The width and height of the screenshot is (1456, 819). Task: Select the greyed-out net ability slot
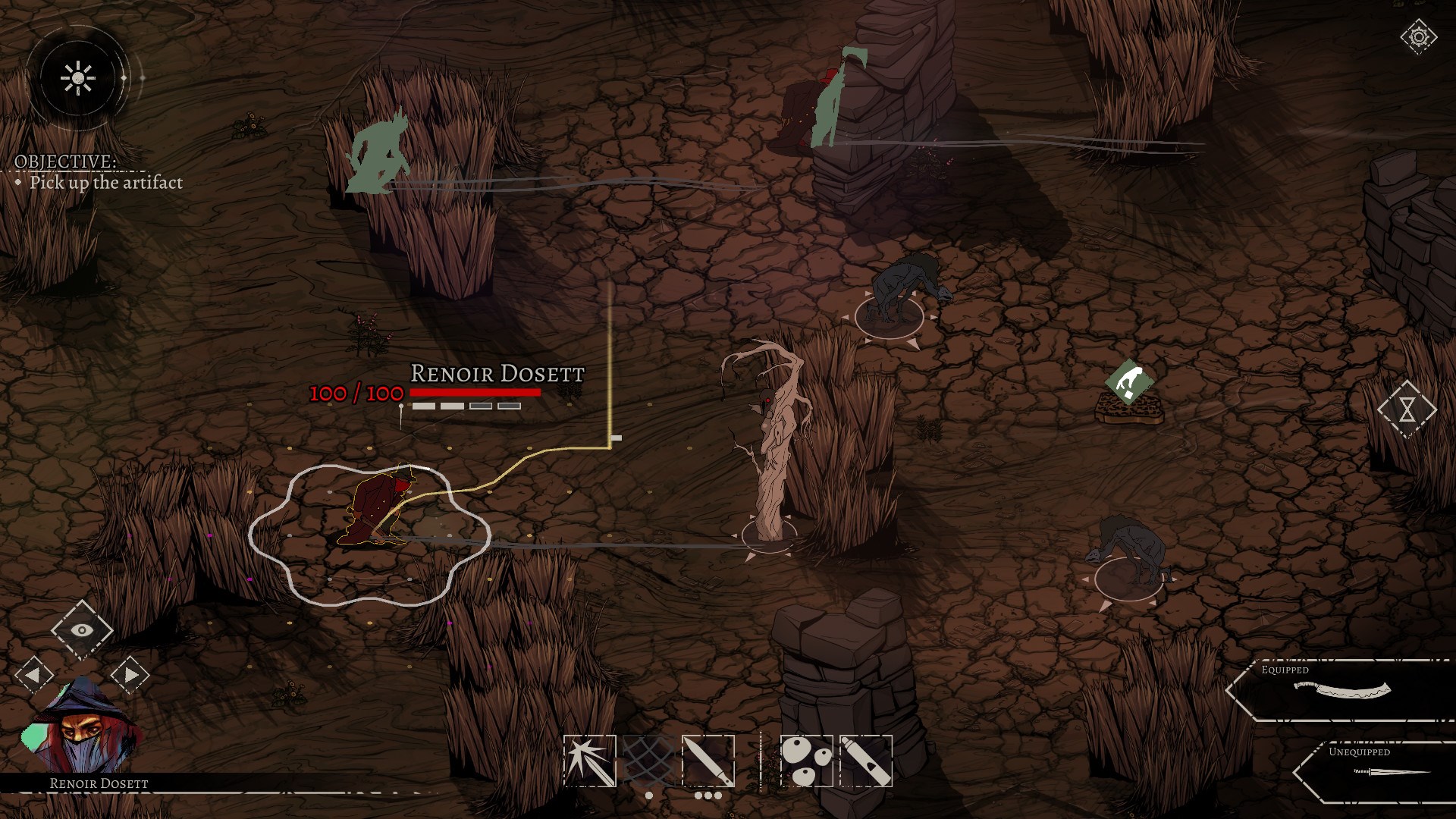tap(648, 761)
